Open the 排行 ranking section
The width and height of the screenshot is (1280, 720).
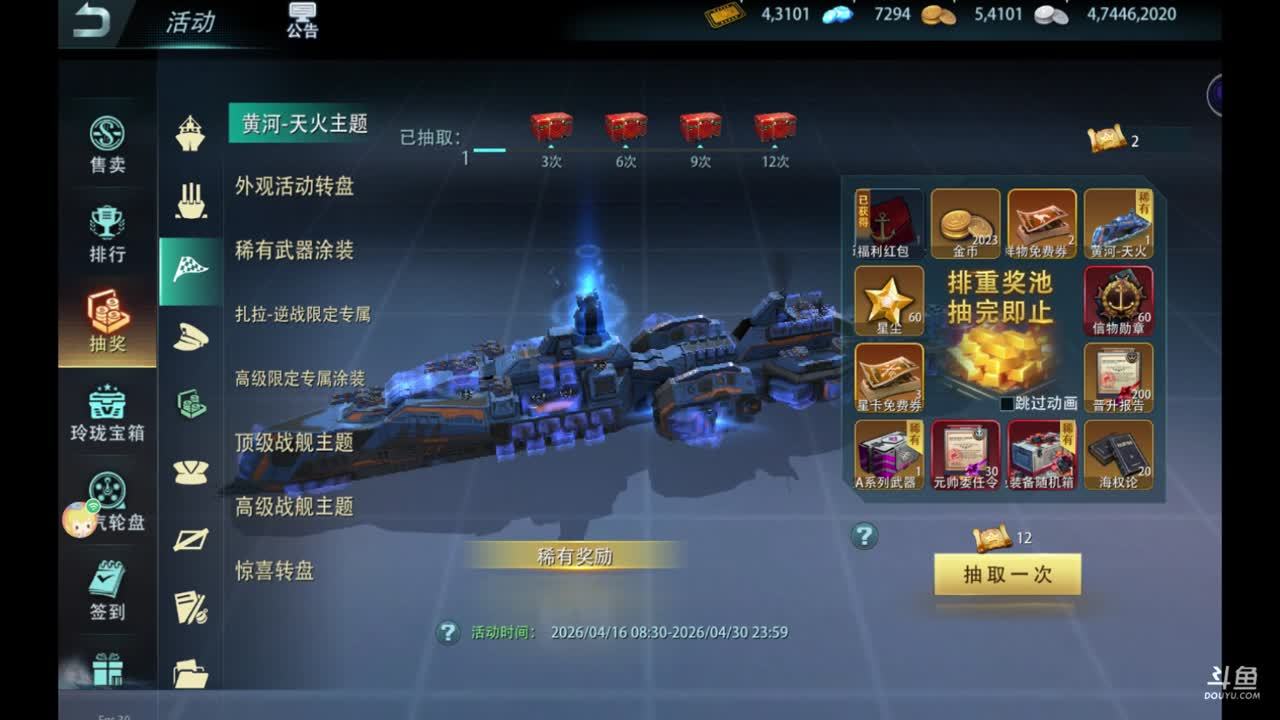coord(107,234)
